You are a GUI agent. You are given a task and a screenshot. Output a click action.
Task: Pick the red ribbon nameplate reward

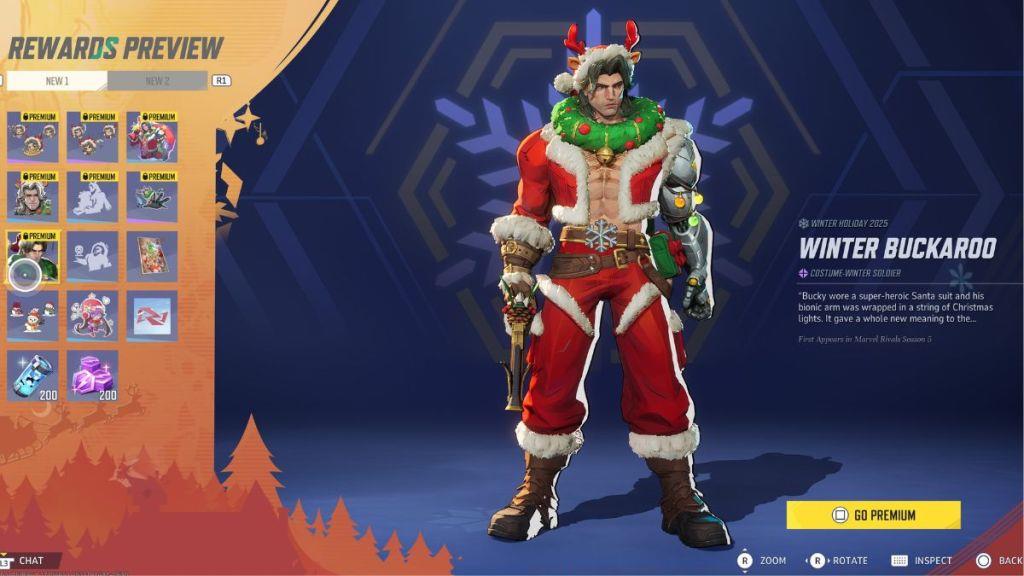pos(152,315)
